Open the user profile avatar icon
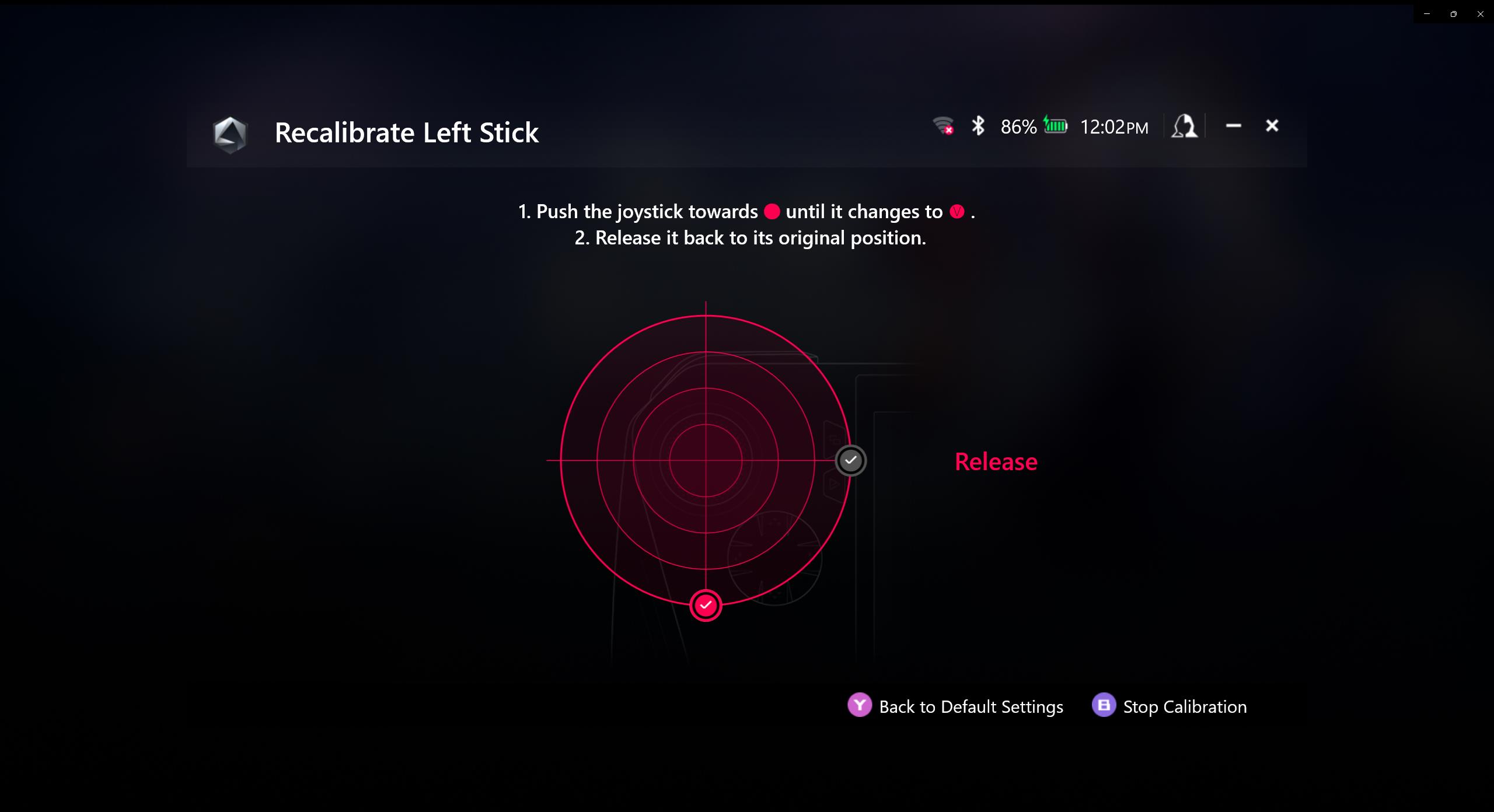This screenshot has height=812, width=1494. [x=1184, y=126]
